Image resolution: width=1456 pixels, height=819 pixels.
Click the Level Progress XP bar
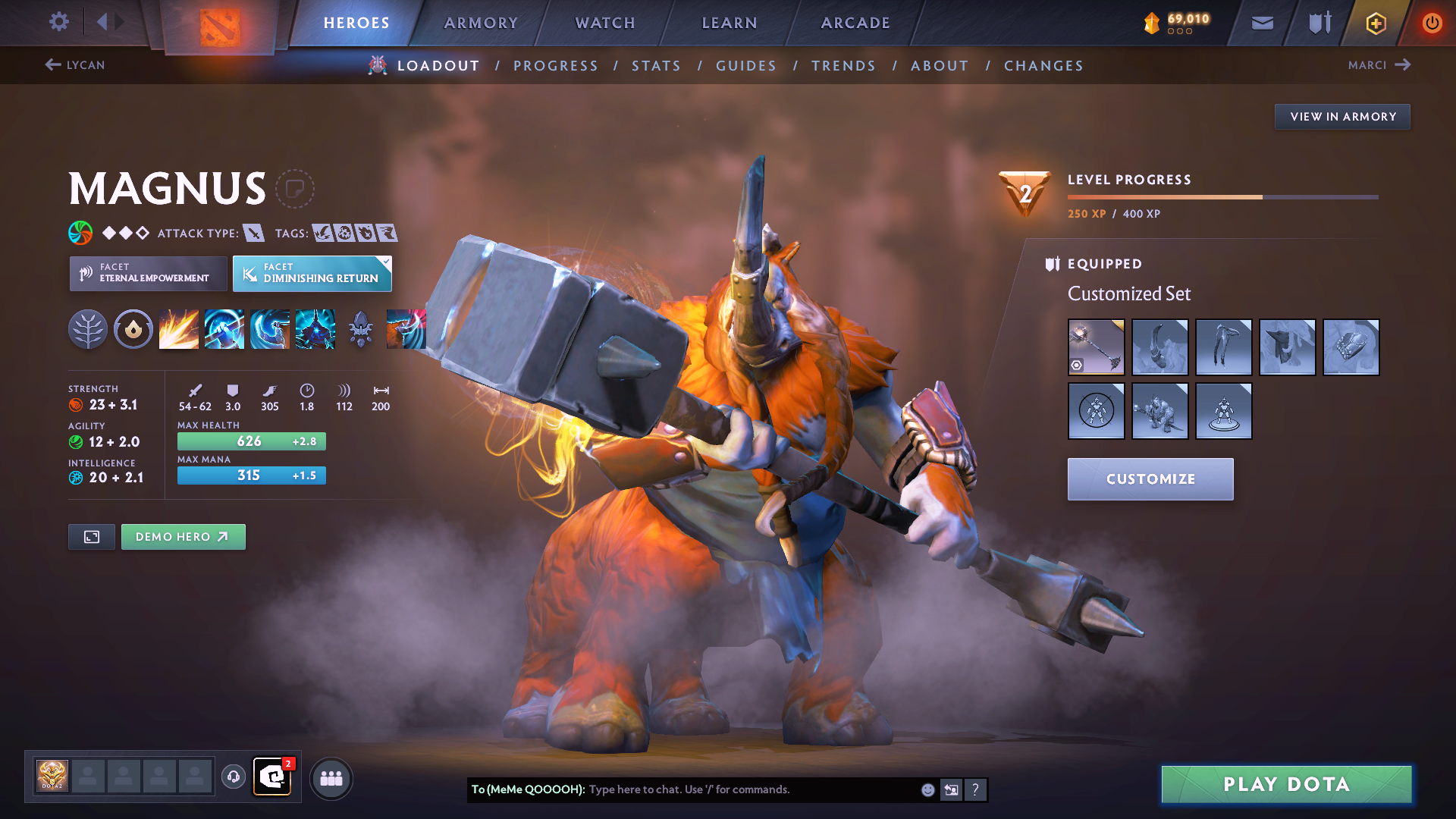(1222, 196)
